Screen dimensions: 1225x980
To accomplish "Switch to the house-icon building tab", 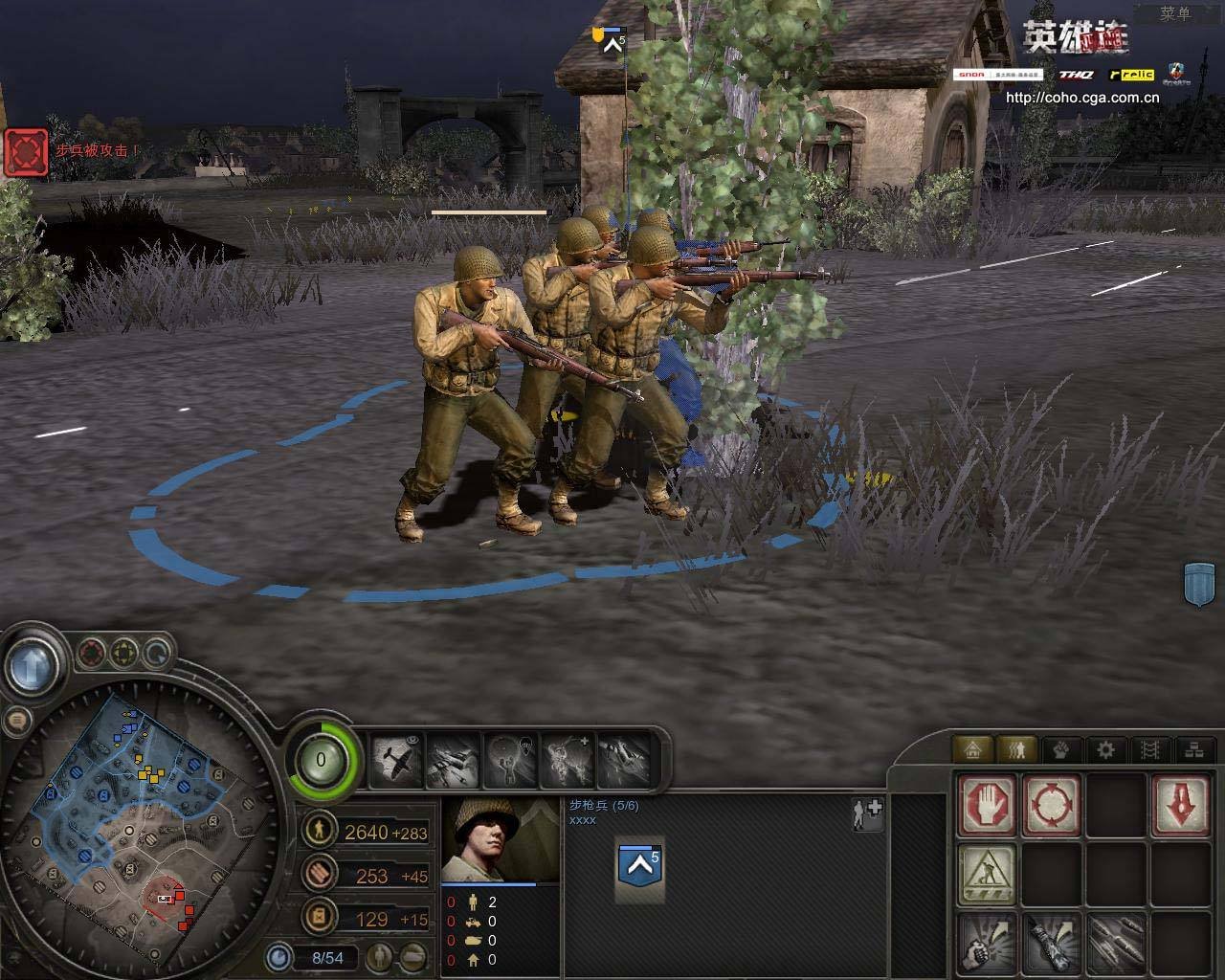I will pos(973,749).
